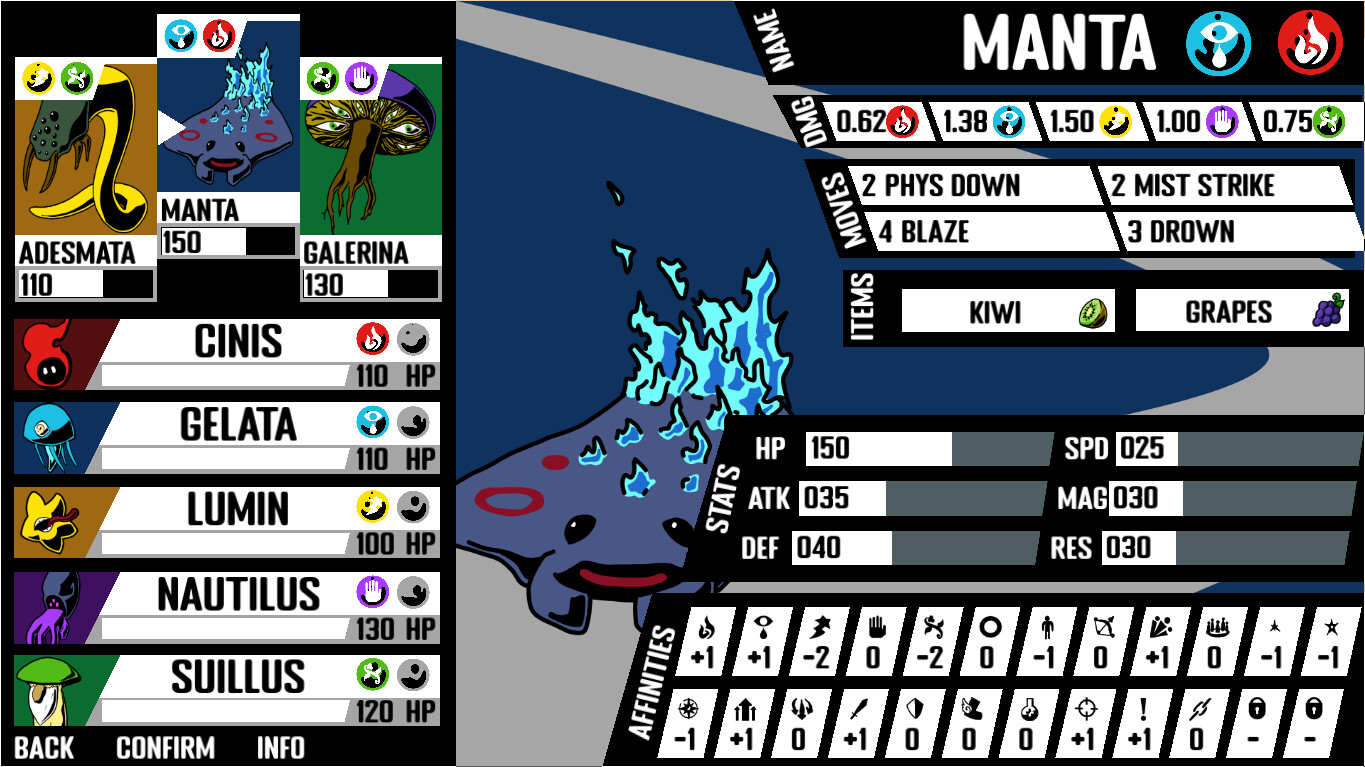Click the Kiwi item icon

point(1093,311)
